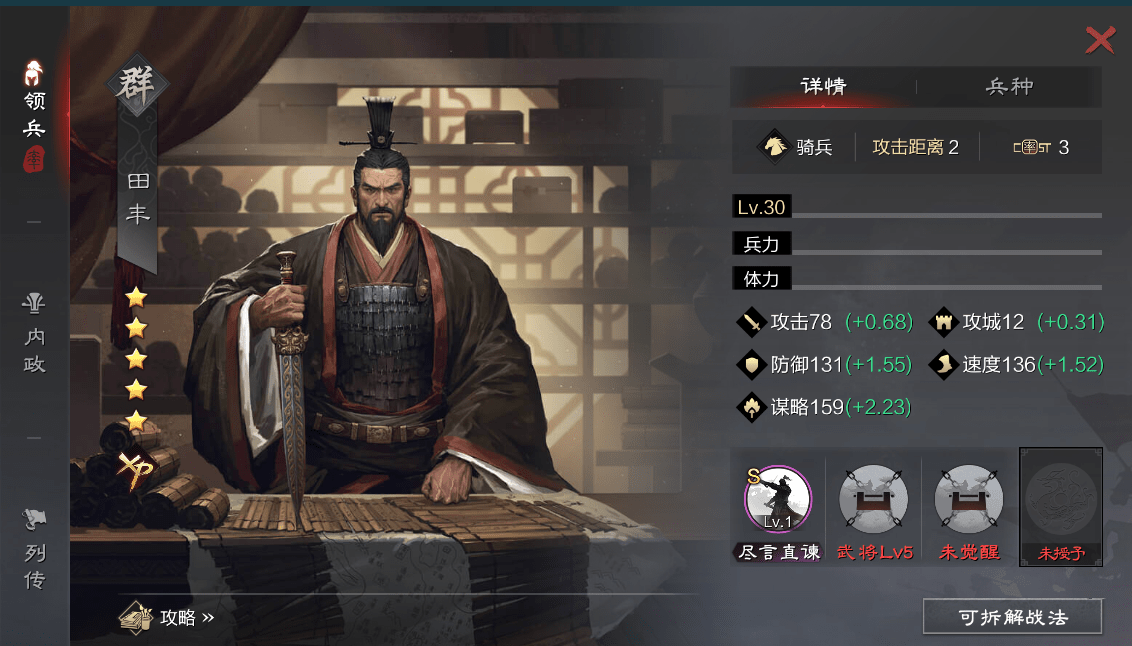
Task: Open the 列传 side tab
Action: pyautogui.click(x=34, y=552)
